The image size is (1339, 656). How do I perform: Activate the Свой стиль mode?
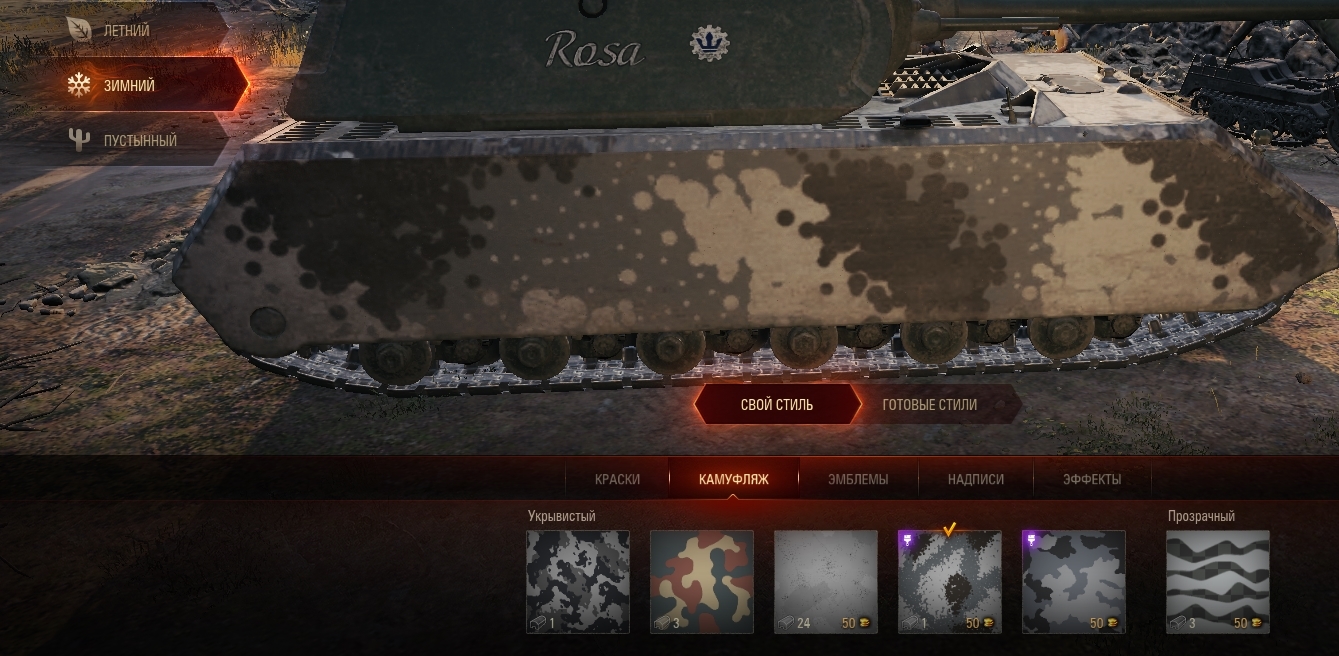click(x=776, y=405)
